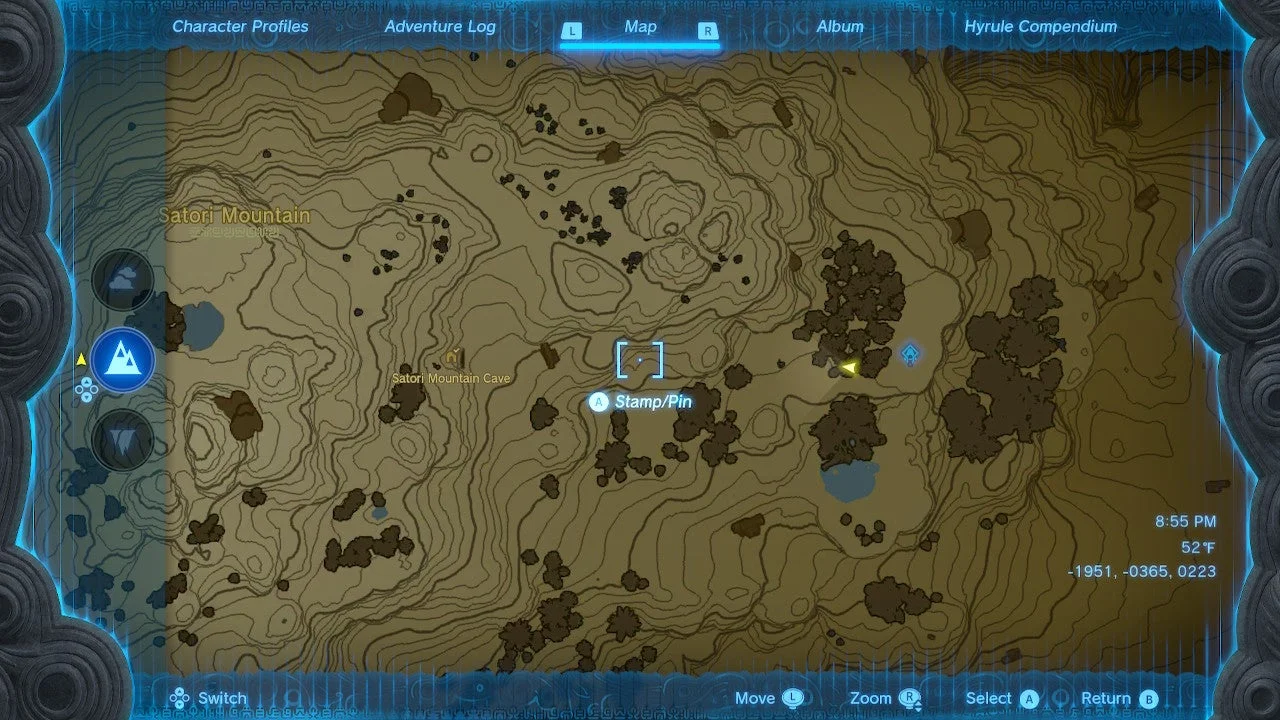Switch to the Sky map layer

(123, 280)
